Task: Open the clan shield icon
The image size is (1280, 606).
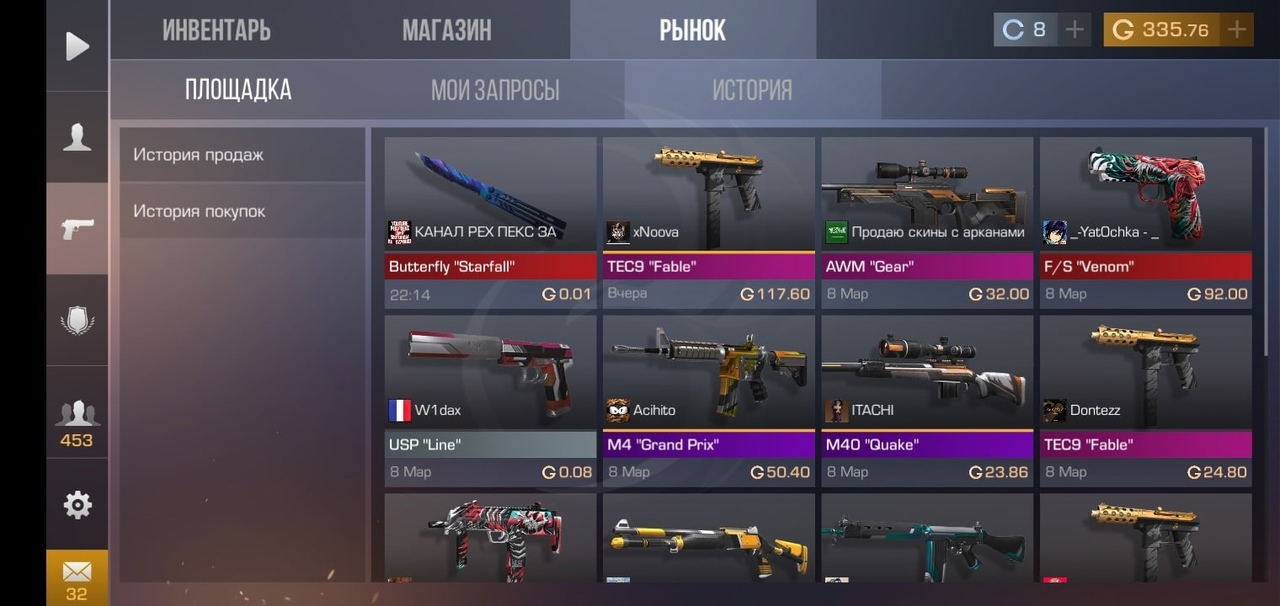Action: coord(77,321)
